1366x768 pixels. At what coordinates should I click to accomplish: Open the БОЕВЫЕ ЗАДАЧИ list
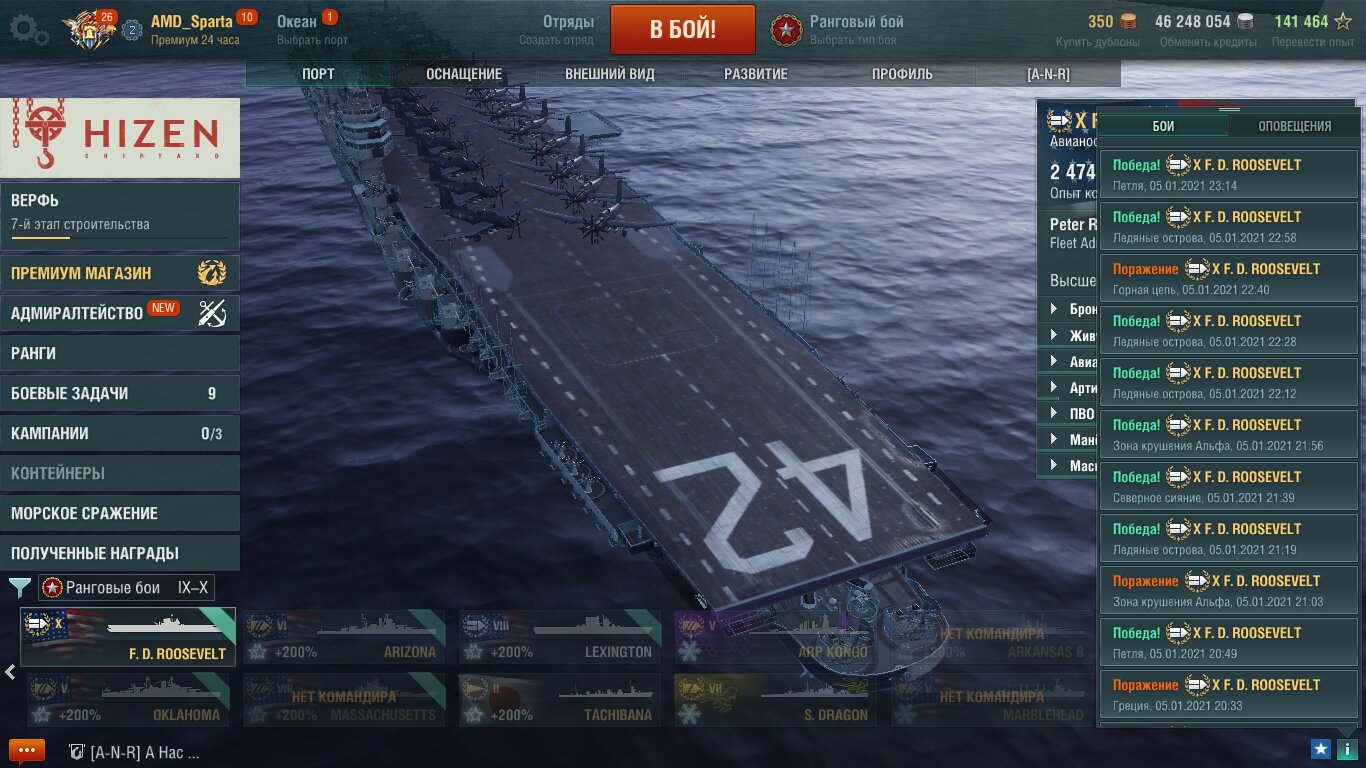point(120,393)
